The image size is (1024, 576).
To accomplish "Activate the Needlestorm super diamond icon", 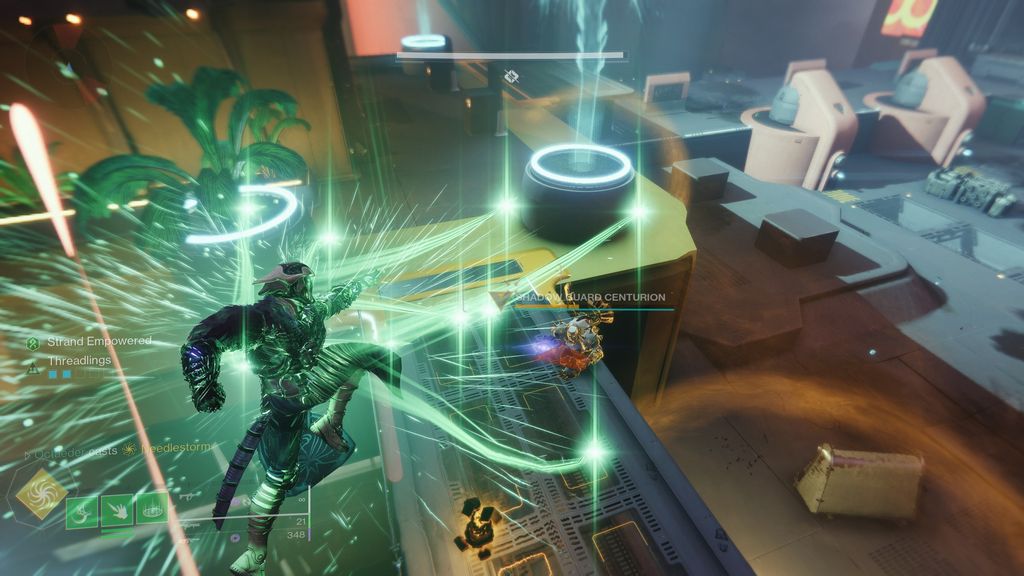I will tap(42, 494).
